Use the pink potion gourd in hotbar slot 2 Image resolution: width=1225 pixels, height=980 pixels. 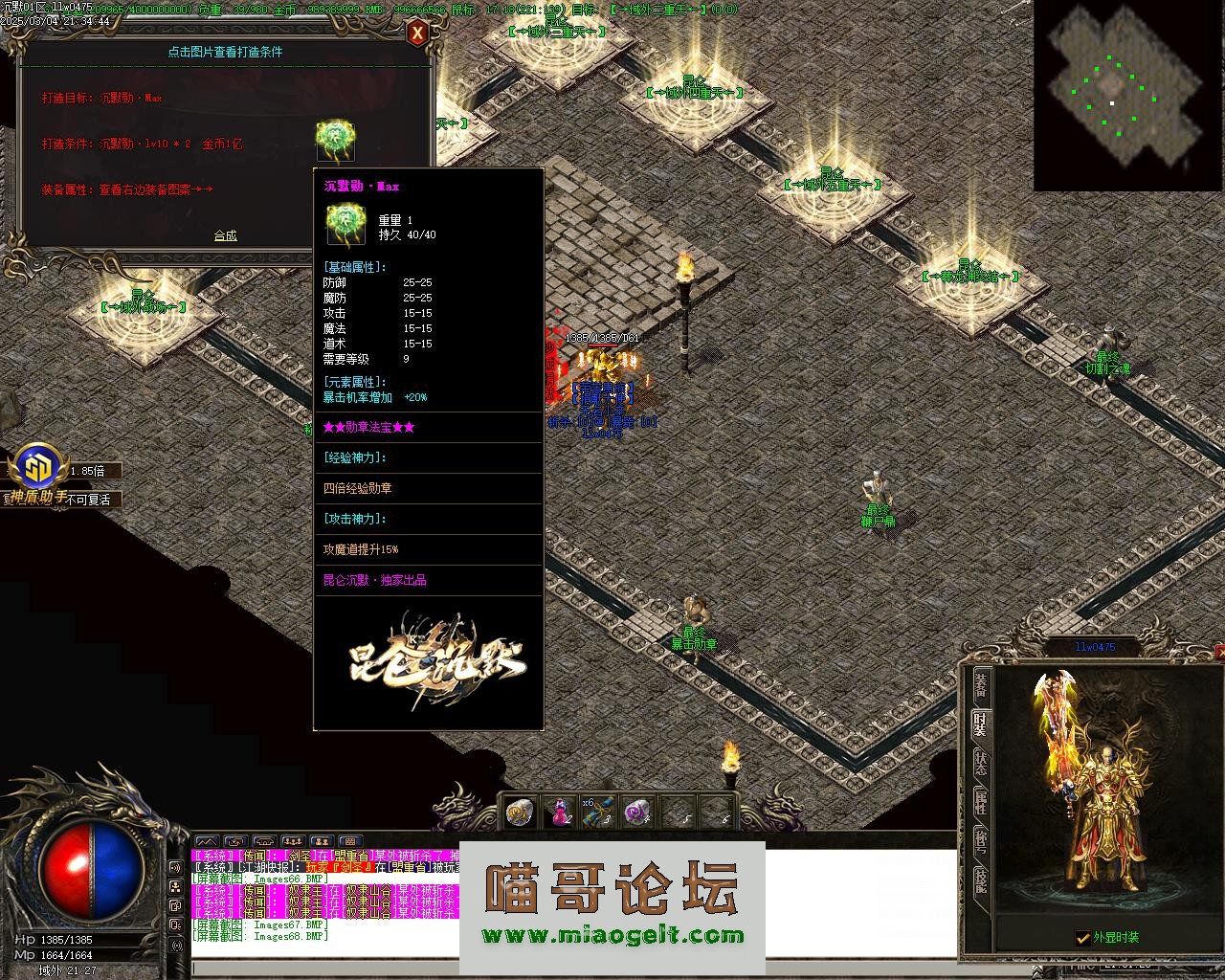point(559,813)
